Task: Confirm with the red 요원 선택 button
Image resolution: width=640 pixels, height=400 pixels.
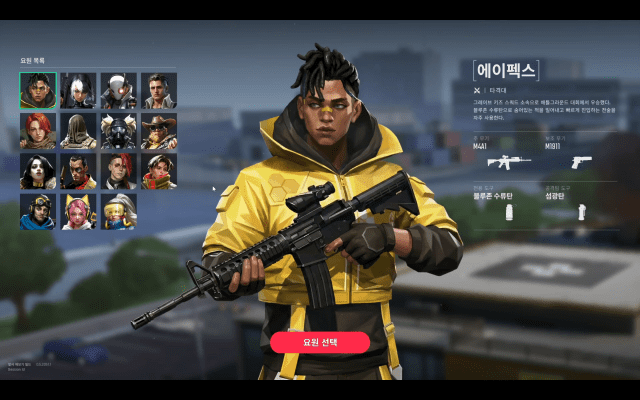Action: tap(320, 342)
